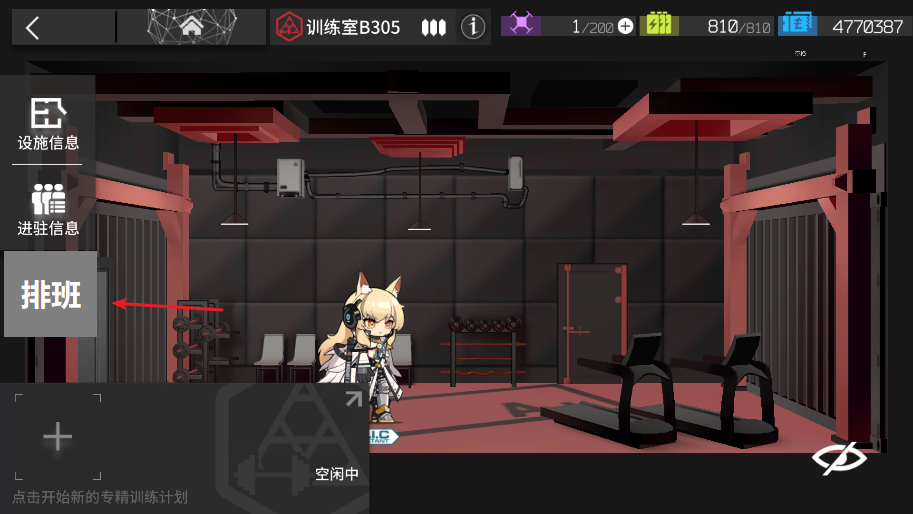Screen dimensions: 913x514
Task: Open 进驻信息 stationed operator info
Action: [x=48, y=209]
